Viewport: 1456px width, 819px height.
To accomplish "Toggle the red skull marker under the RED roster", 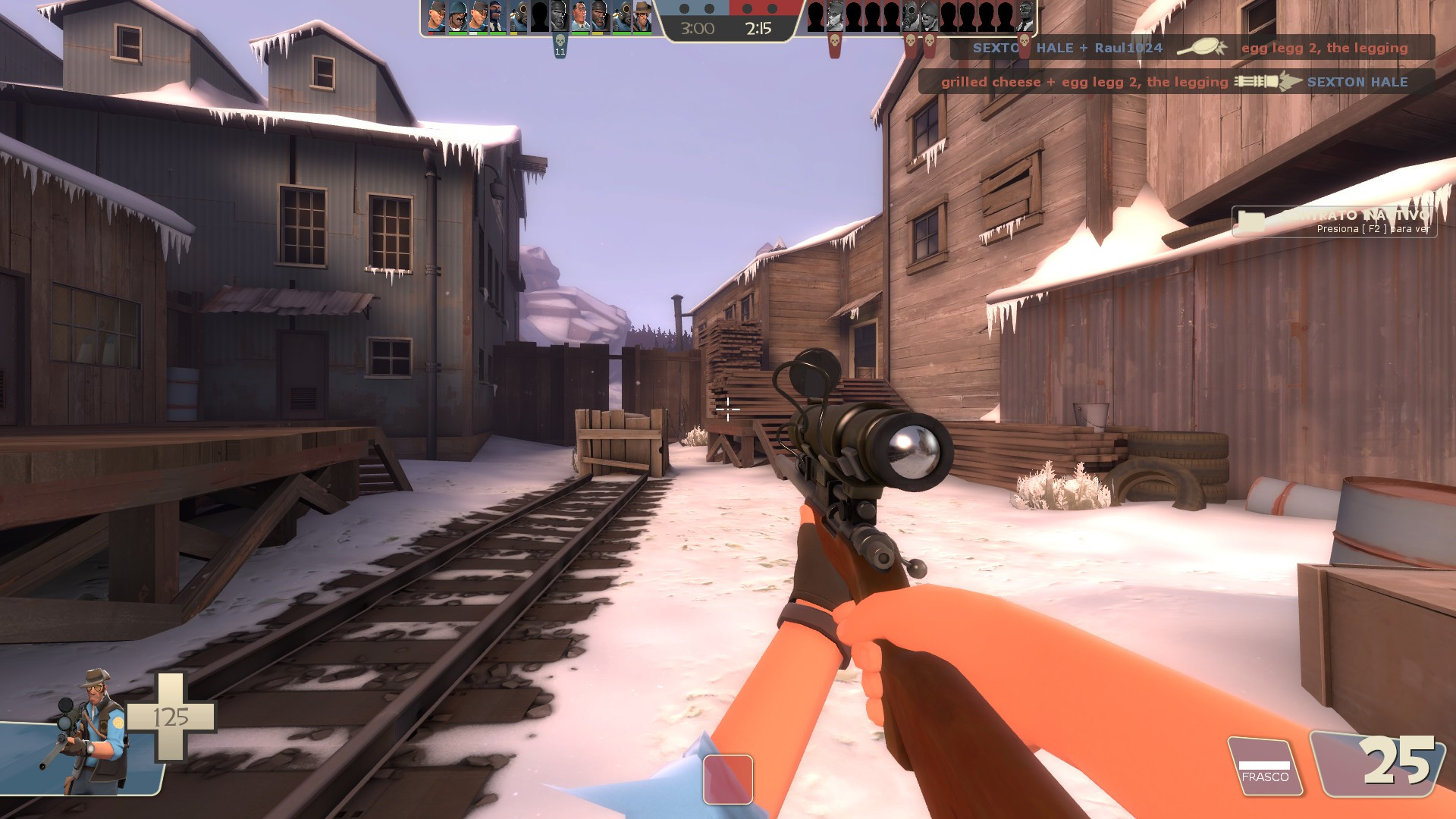I will (834, 39).
